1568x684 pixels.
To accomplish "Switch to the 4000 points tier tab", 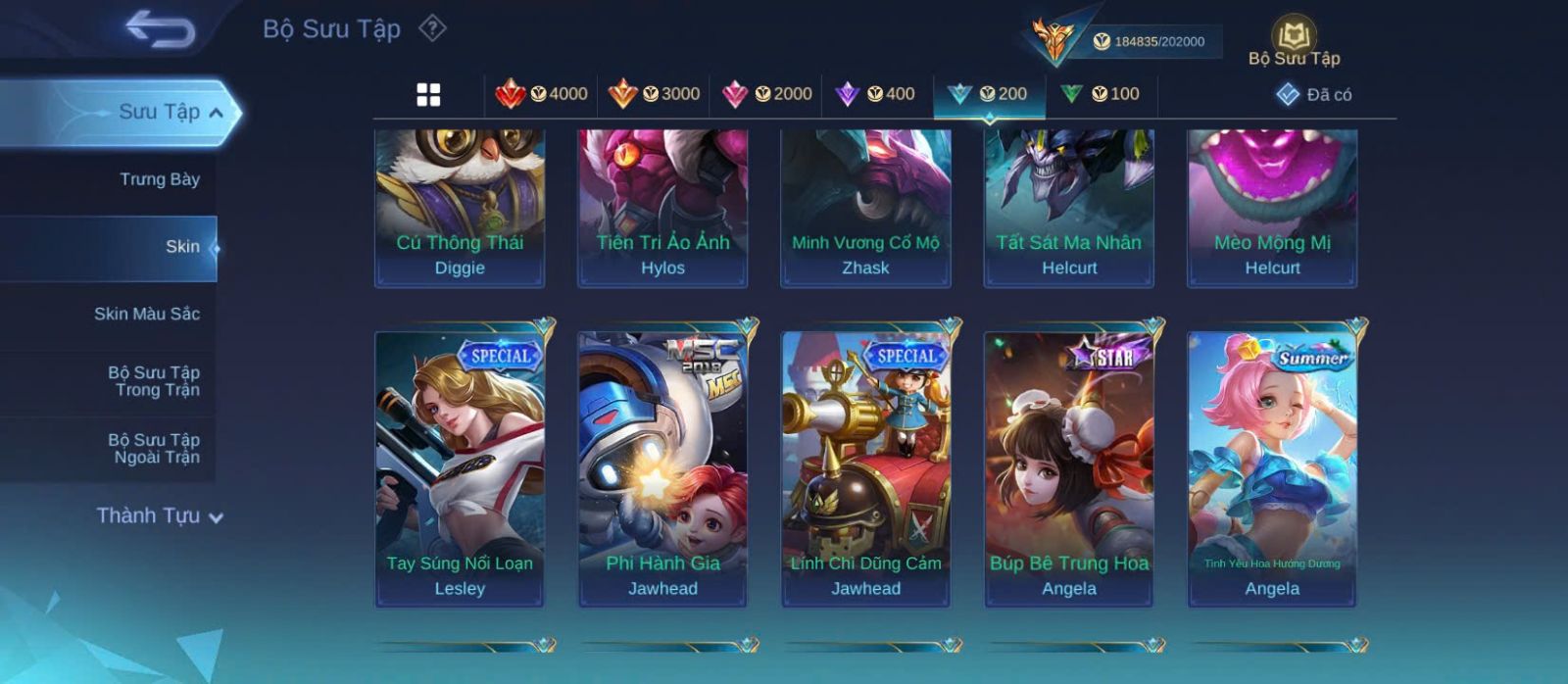I will tap(541, 94).
